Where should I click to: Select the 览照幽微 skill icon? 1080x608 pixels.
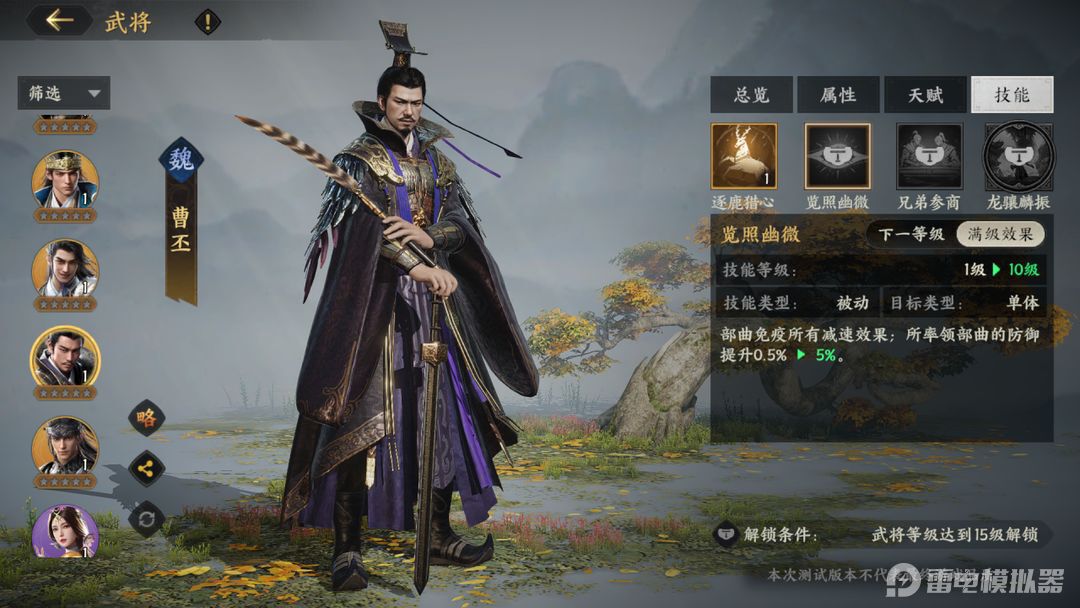[x=838, y=156]
